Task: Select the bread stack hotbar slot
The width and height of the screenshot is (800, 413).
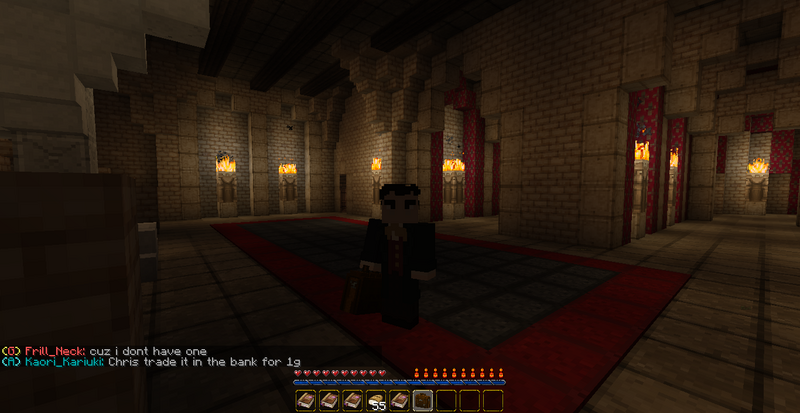Action: click(x=378, y=400)
